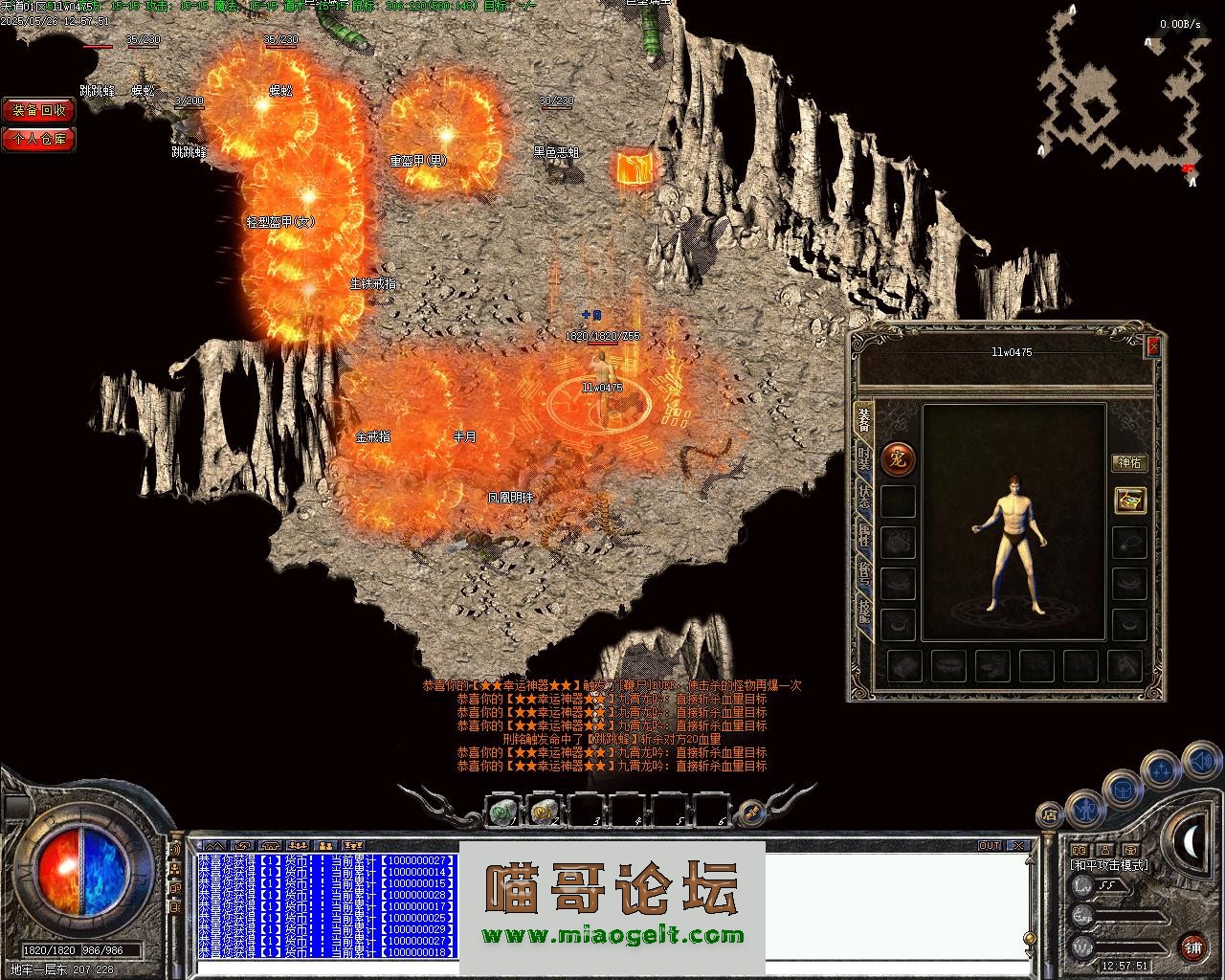Open the 店 shop round button
The height and width of the screenshot is (980, 1225).
(1050, 815)
